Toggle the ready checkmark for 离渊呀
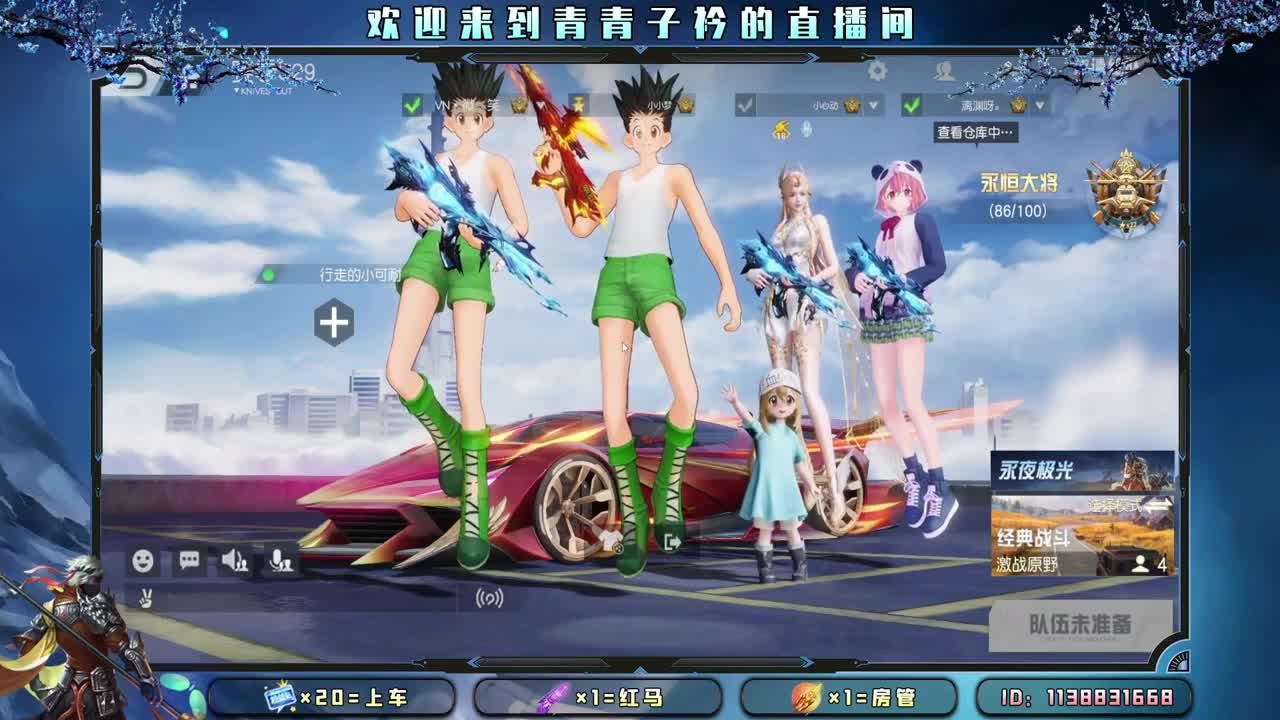Viewport: 1280px width, 720px height. [910, 104]
